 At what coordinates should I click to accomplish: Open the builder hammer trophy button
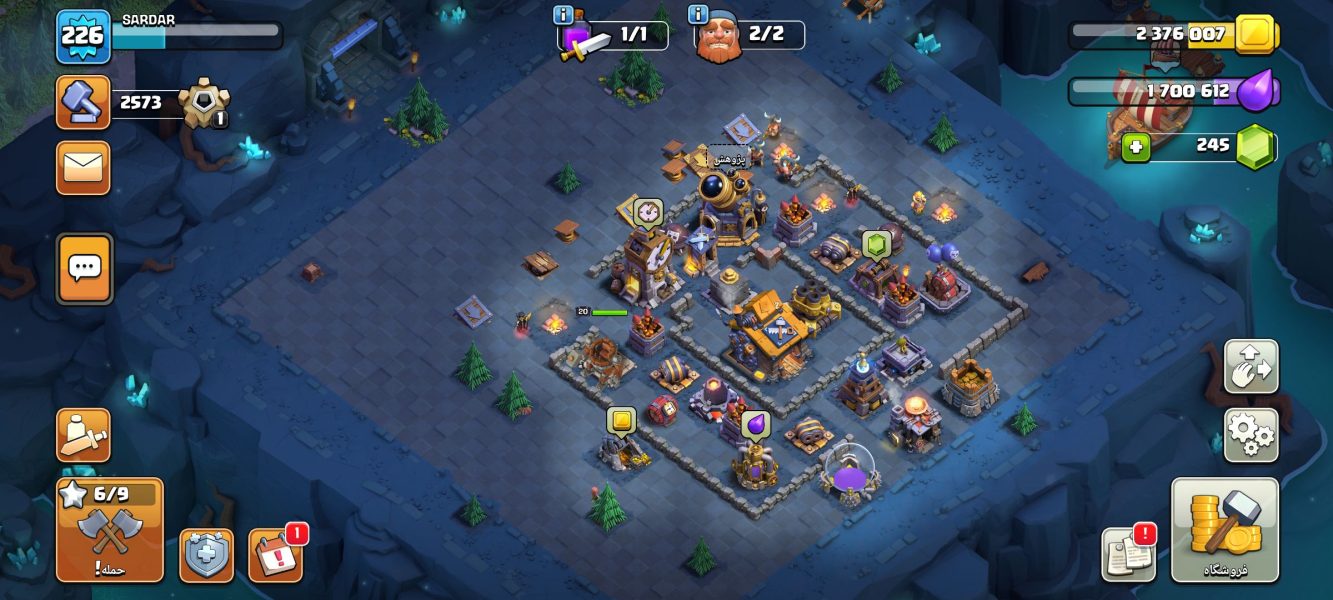pos(83,102)
